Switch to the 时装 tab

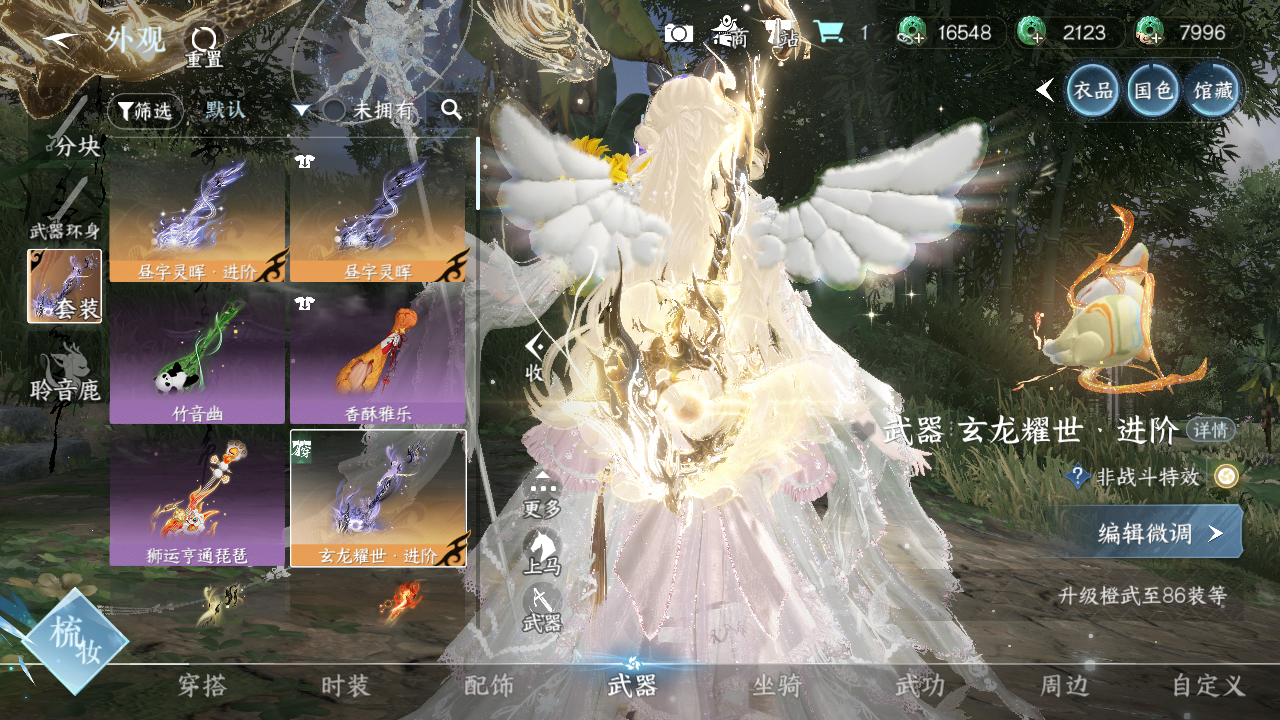coord(345,686)
